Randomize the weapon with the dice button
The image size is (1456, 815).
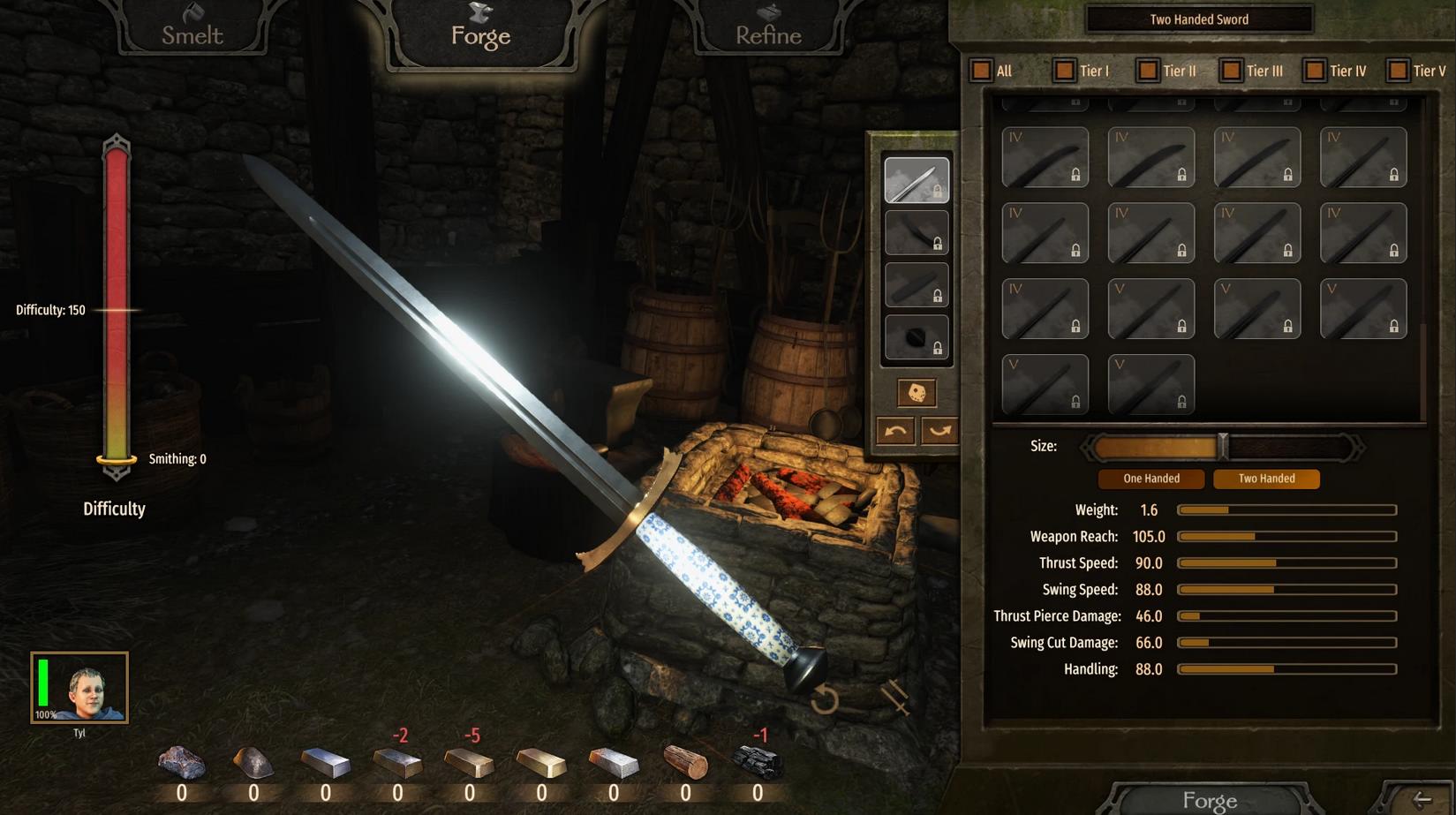917,393
